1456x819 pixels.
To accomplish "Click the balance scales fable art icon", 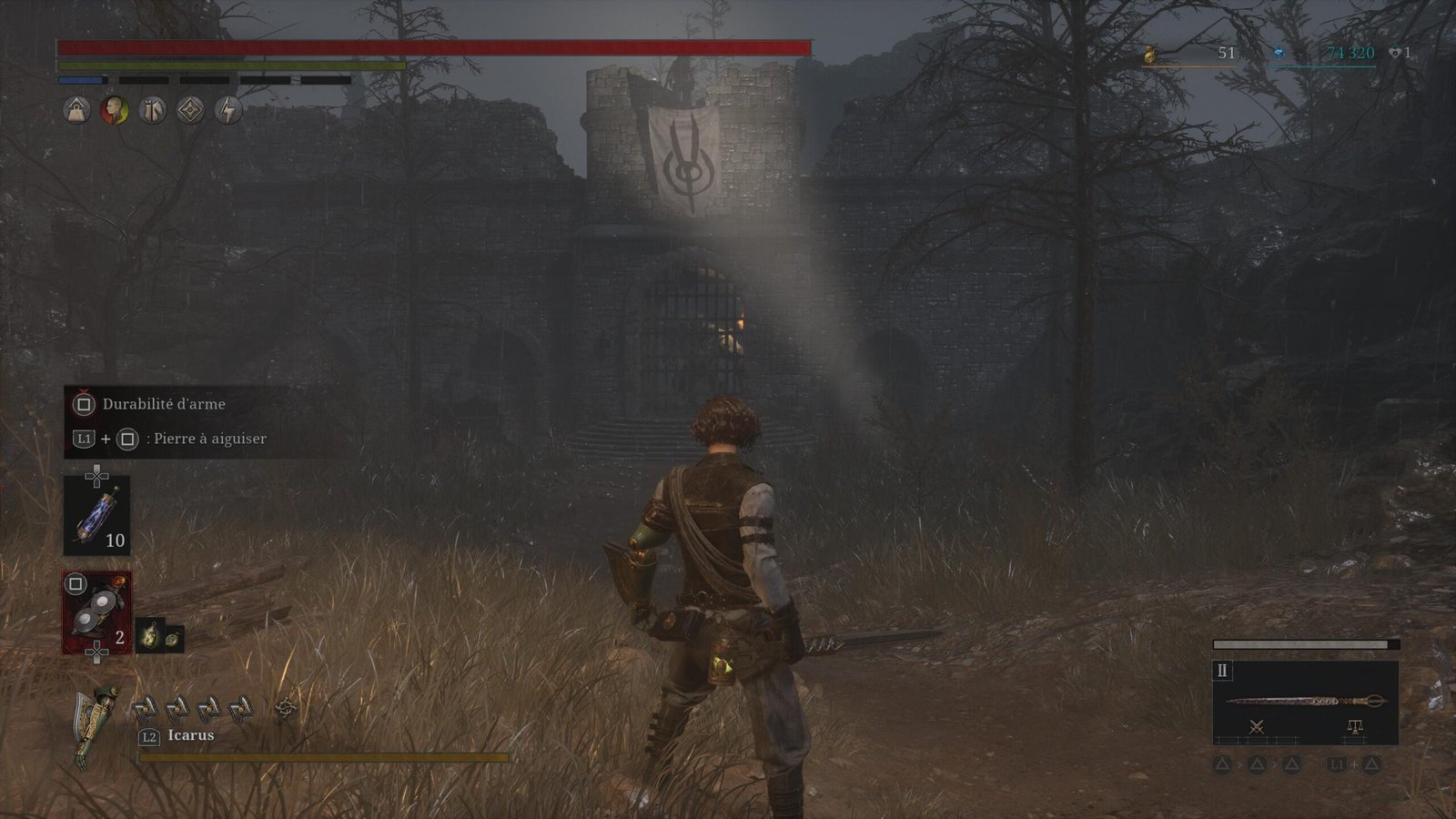I will click(x=1354, y=726).
